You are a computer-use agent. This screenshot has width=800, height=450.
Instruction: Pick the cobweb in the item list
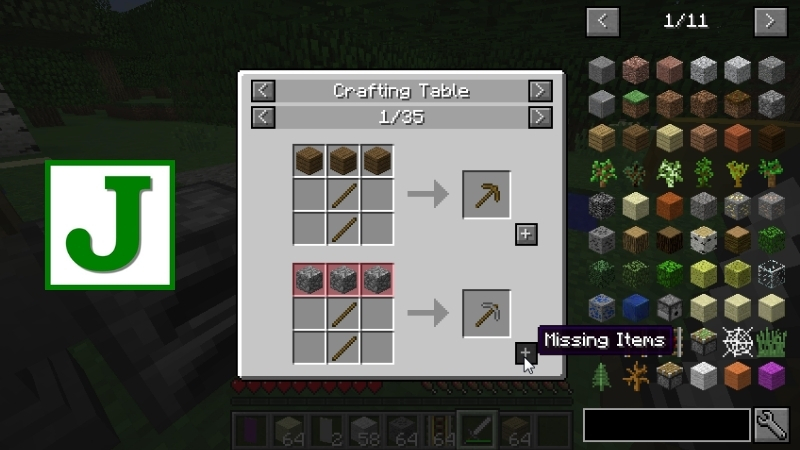coord(738,341)
